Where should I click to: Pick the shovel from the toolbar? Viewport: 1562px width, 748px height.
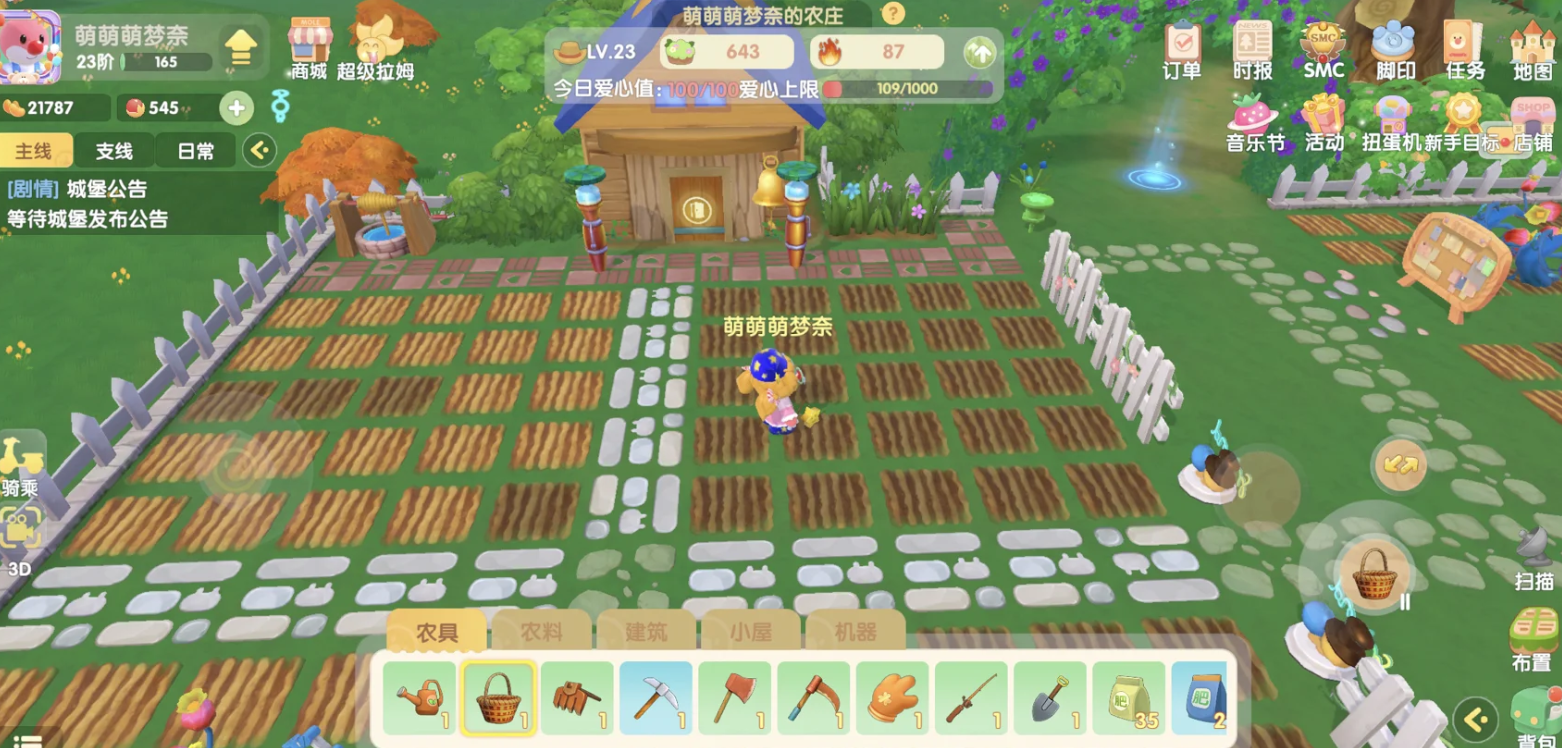(x=1049, y=697)
